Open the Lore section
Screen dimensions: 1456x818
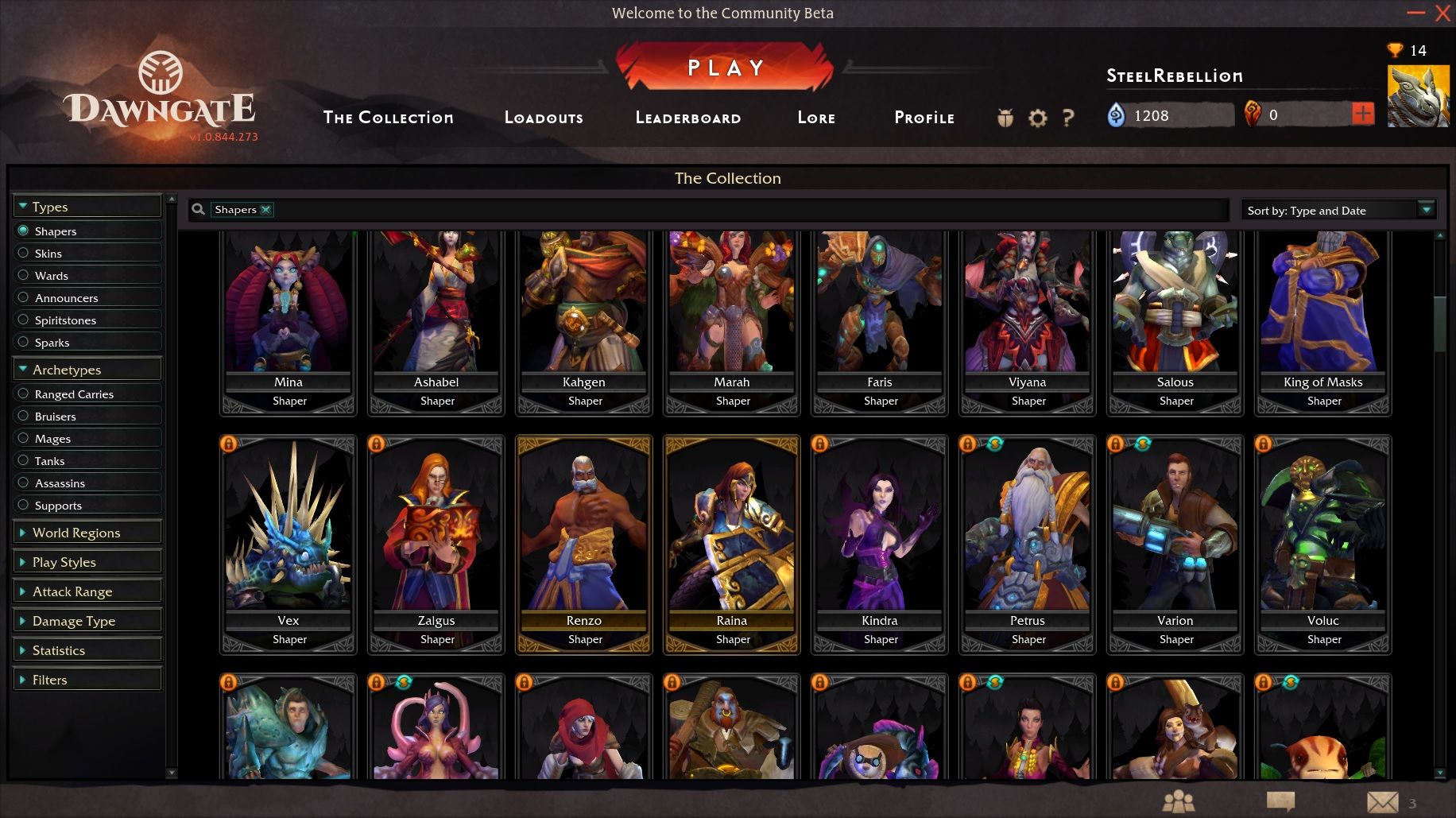pyautogui.click(x=816, y=118)
